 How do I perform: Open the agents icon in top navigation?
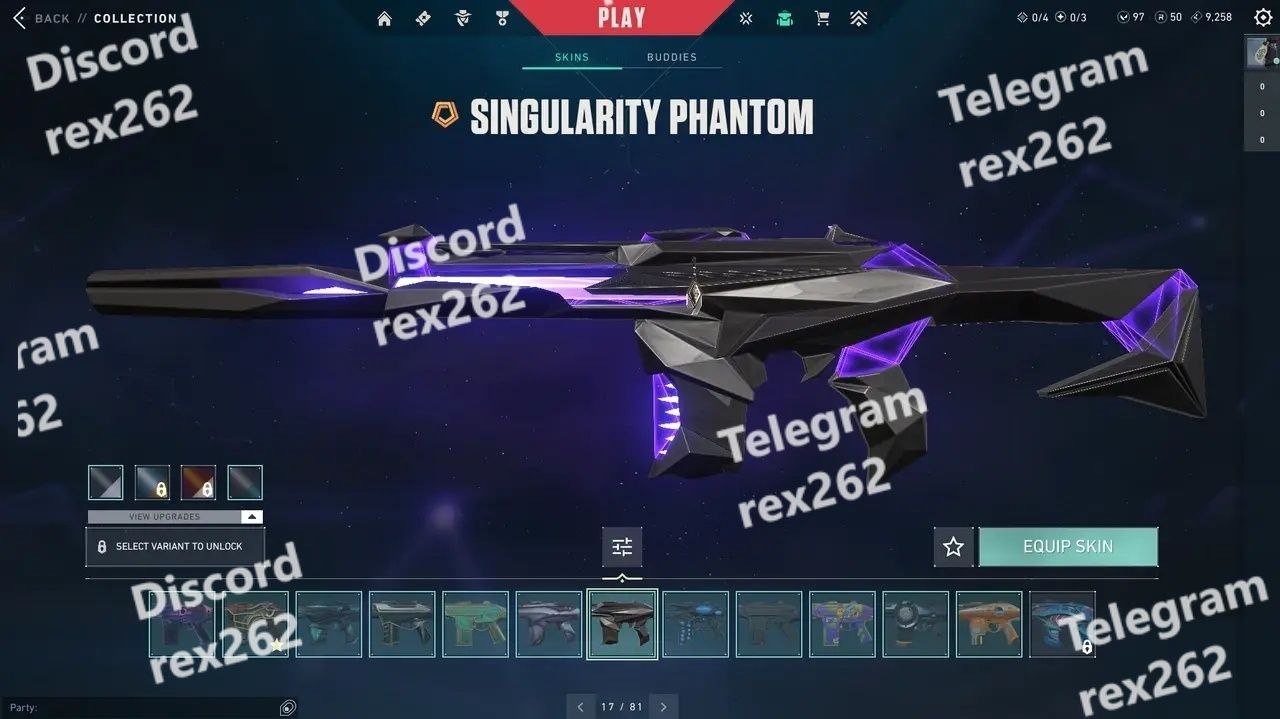(462, 18)
